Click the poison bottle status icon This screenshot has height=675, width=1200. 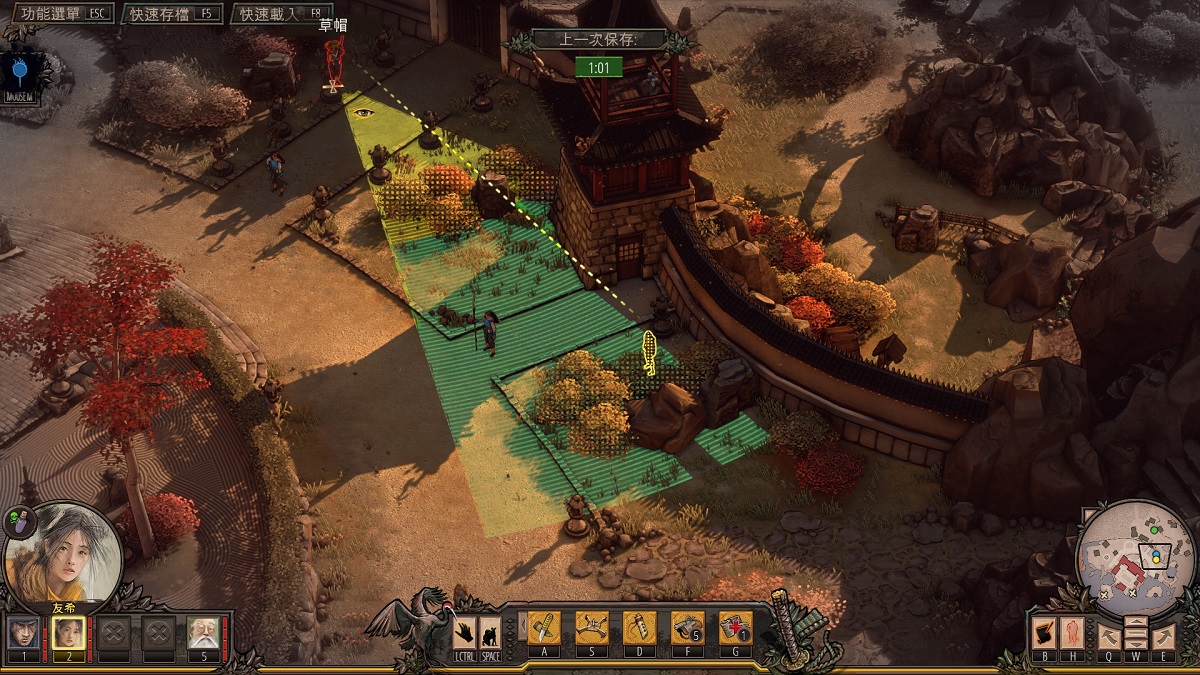(x=18, y=518)
